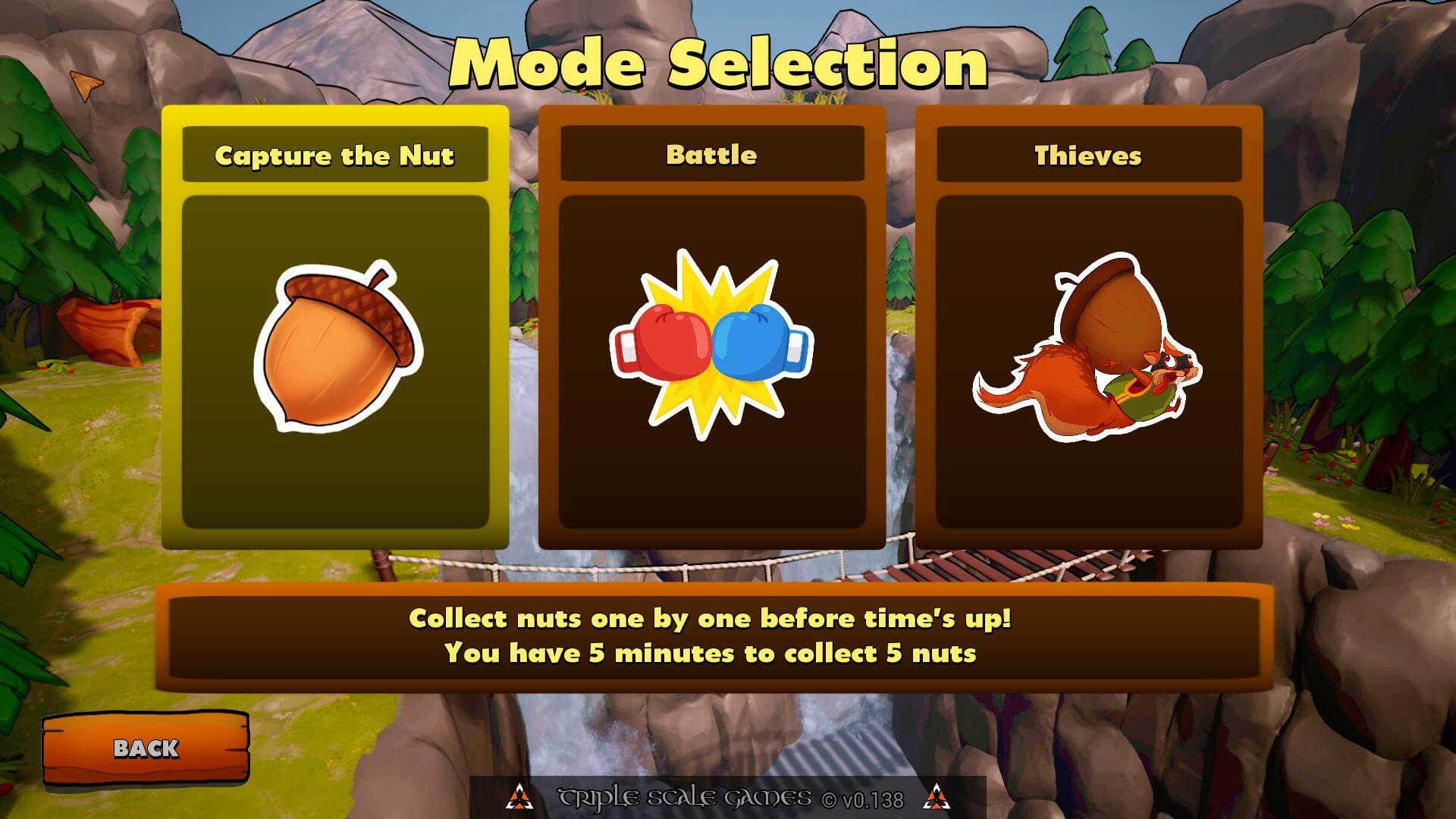Choose the Battle mode card
1456x819 pixels.
pos(711,328)
